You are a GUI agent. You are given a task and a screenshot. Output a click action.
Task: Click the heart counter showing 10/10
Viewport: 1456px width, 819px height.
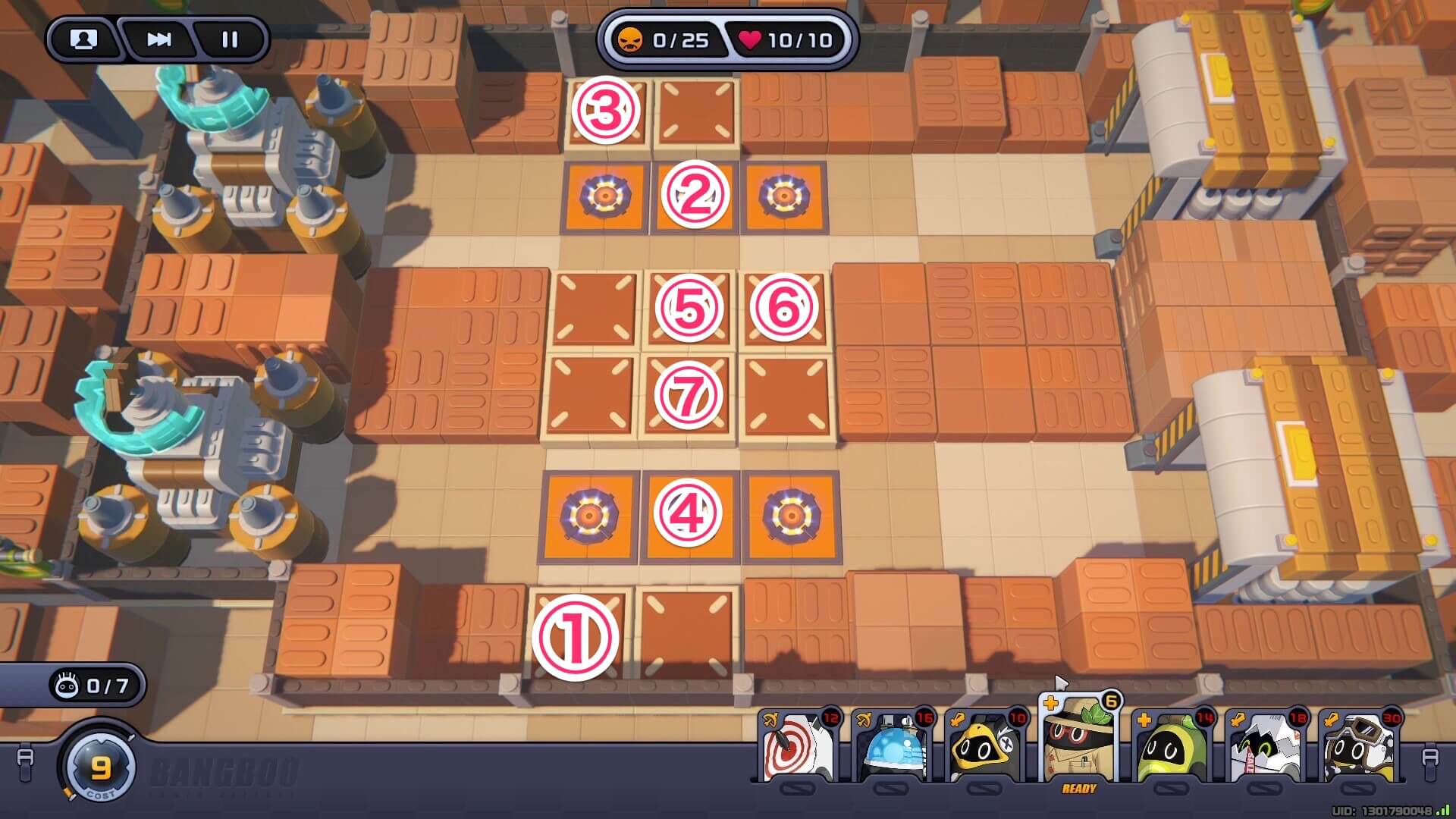pyautogui.click(x=780, y=41)
